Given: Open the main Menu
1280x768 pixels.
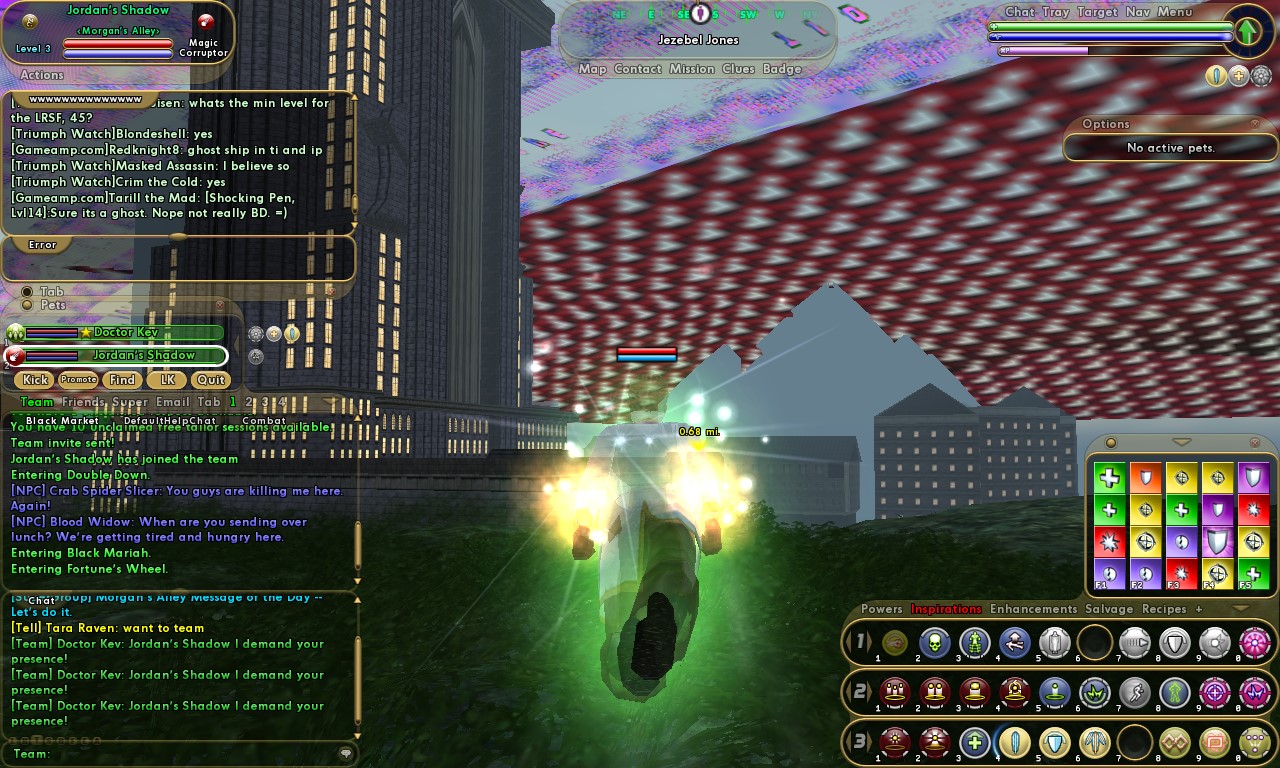Looking at the screenshot, I should point(1175,12).
